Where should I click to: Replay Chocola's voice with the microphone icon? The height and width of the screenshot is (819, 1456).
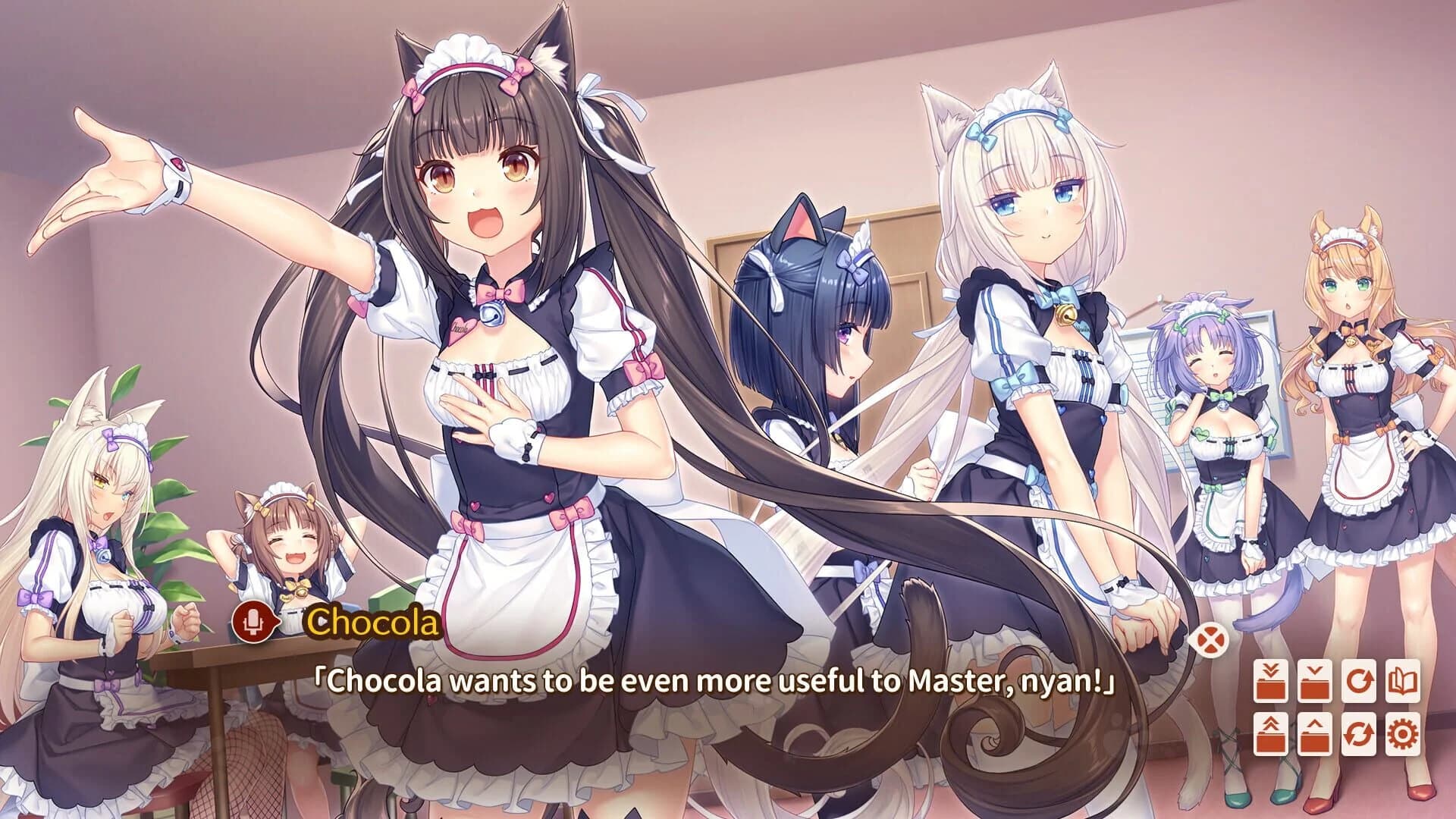(253, 623)
